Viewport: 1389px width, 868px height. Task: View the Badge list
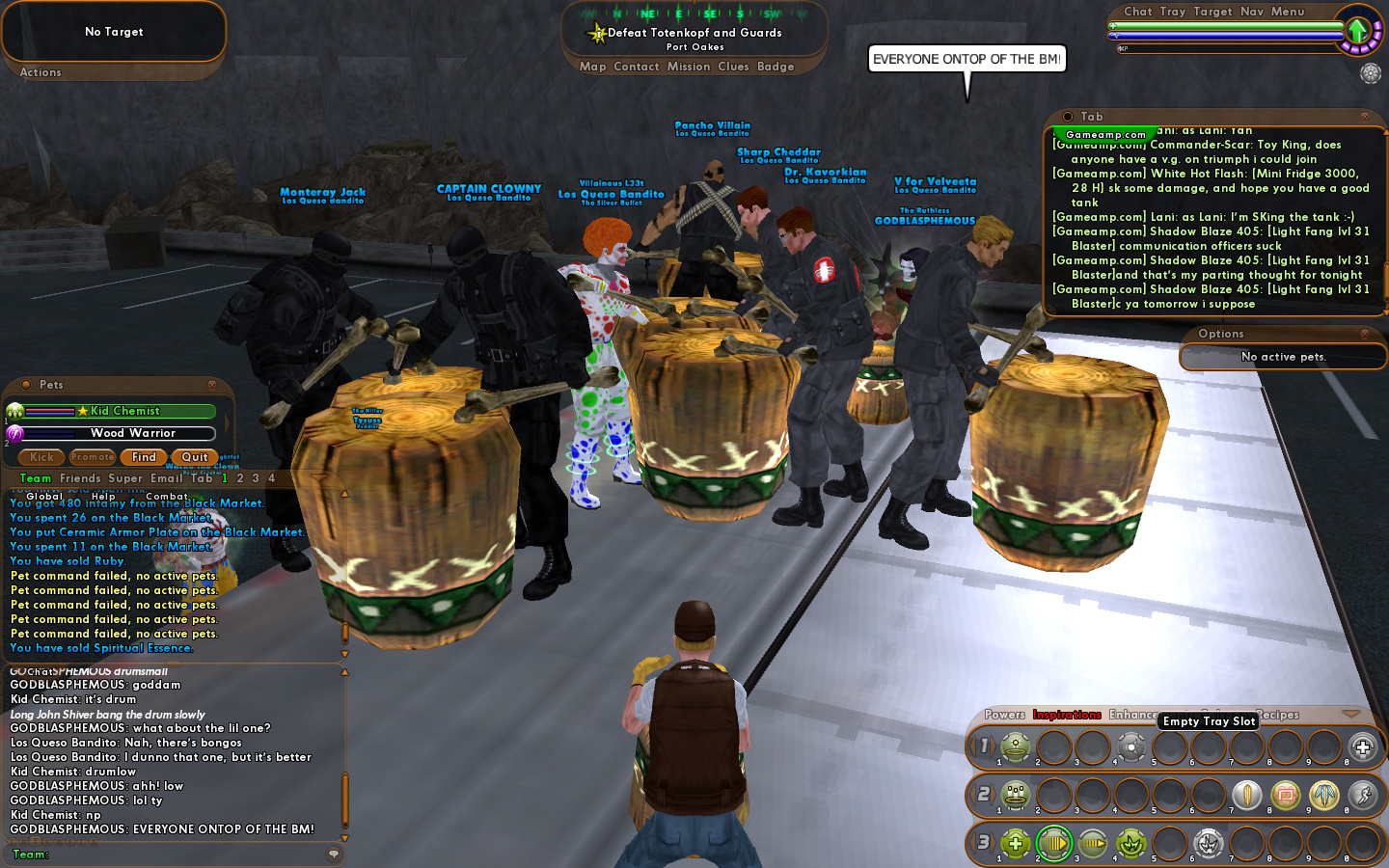click(x=776, y=67)
